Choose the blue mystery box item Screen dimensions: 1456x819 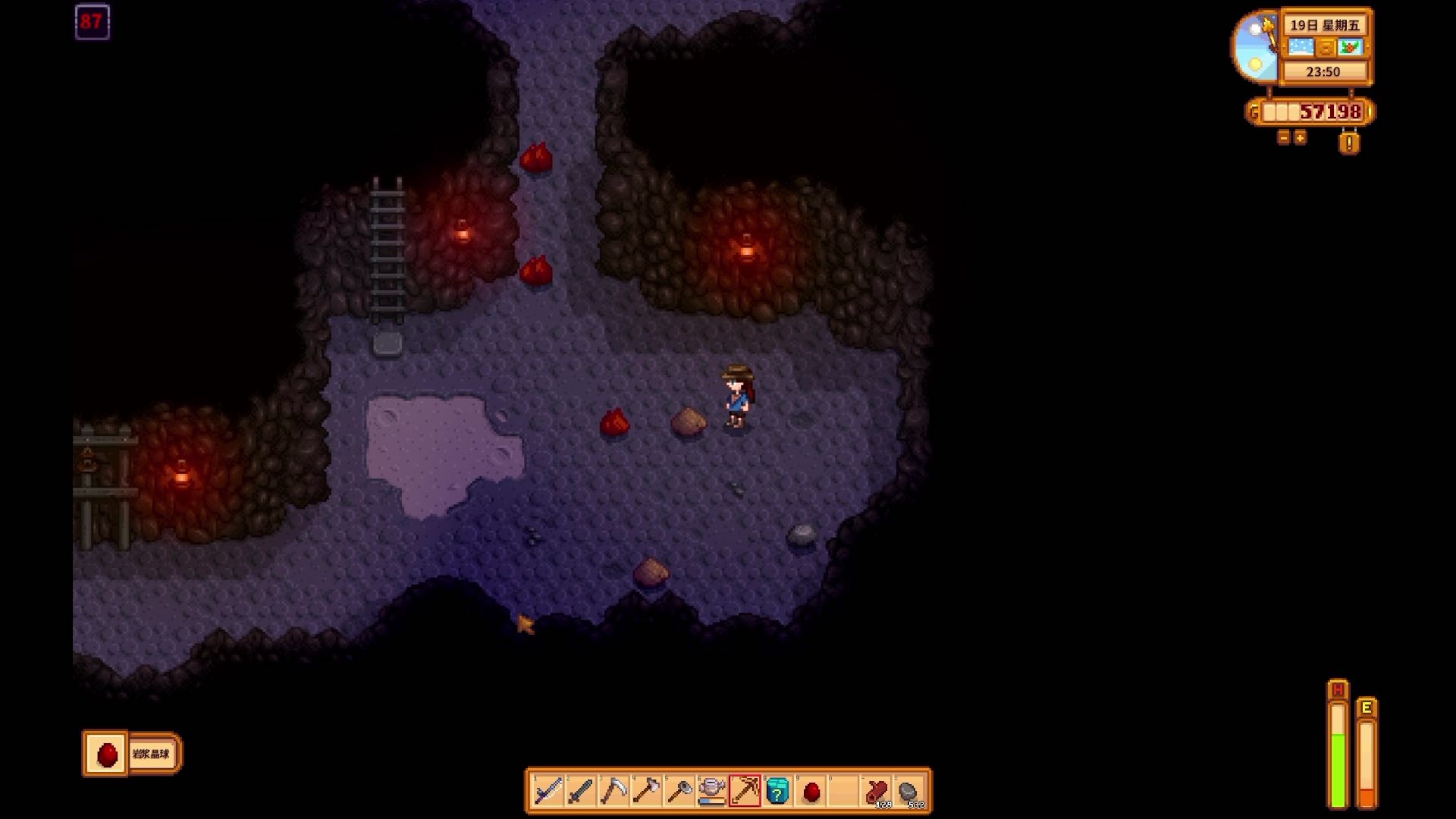click(778, 792)
